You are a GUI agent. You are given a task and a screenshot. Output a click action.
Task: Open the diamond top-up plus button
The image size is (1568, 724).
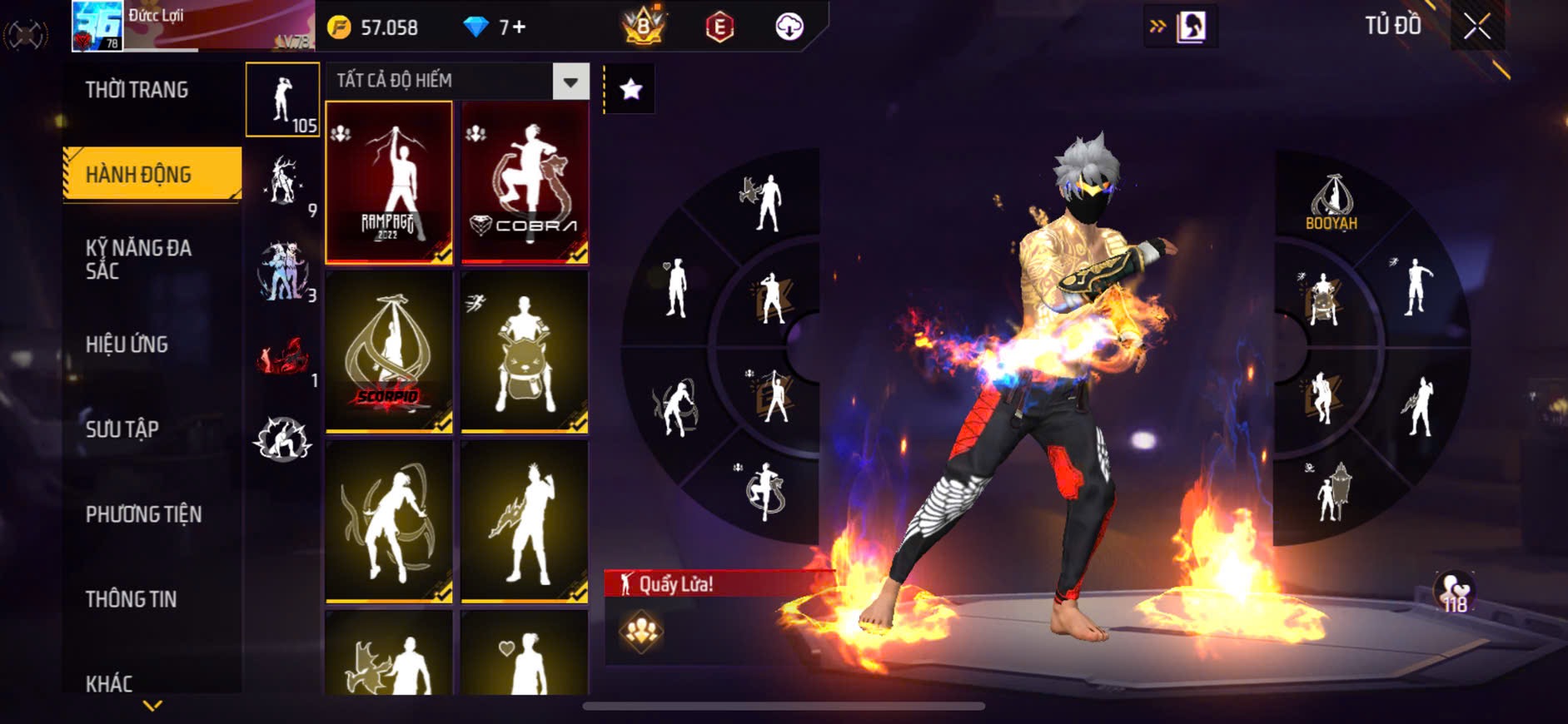click(x=518, y=27)
